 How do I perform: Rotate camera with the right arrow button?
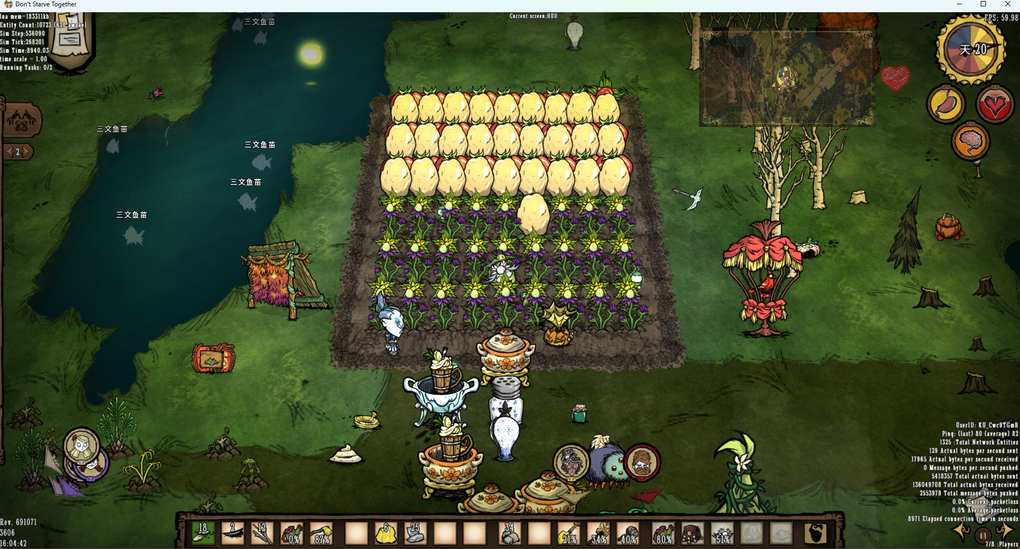pyautogui.click(x=1005, y=531)
